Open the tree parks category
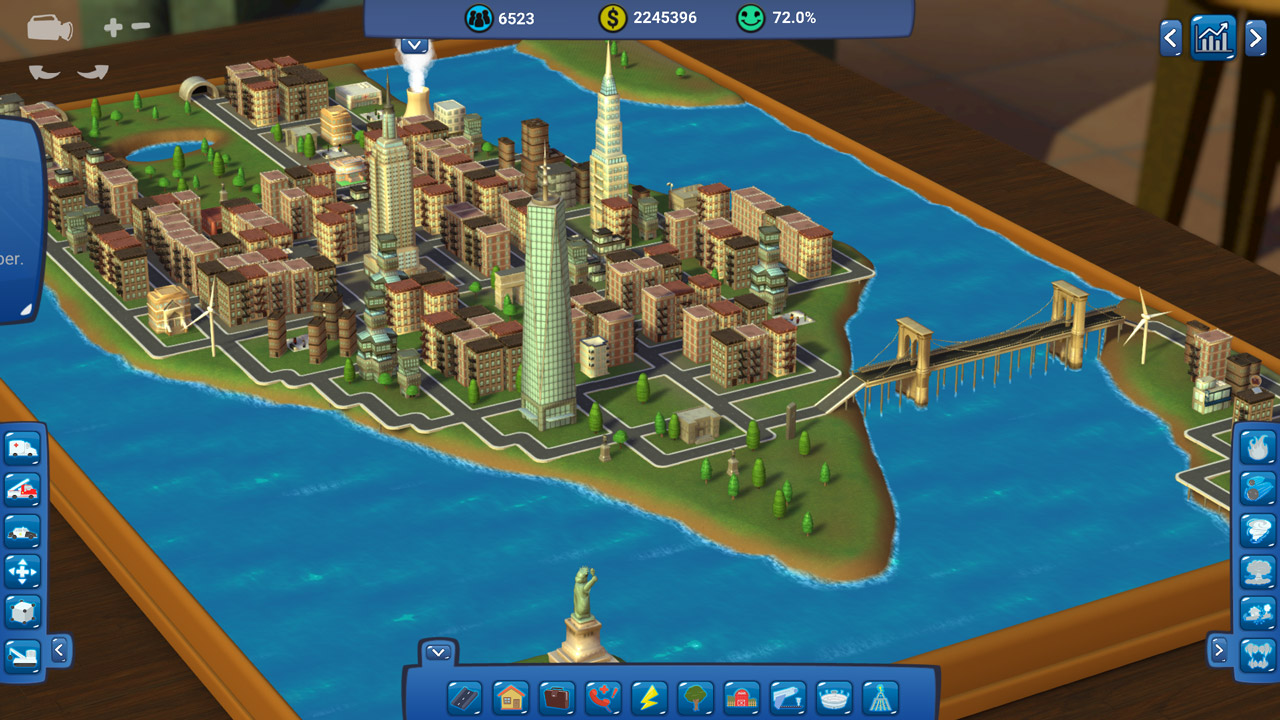 point(695,697)
